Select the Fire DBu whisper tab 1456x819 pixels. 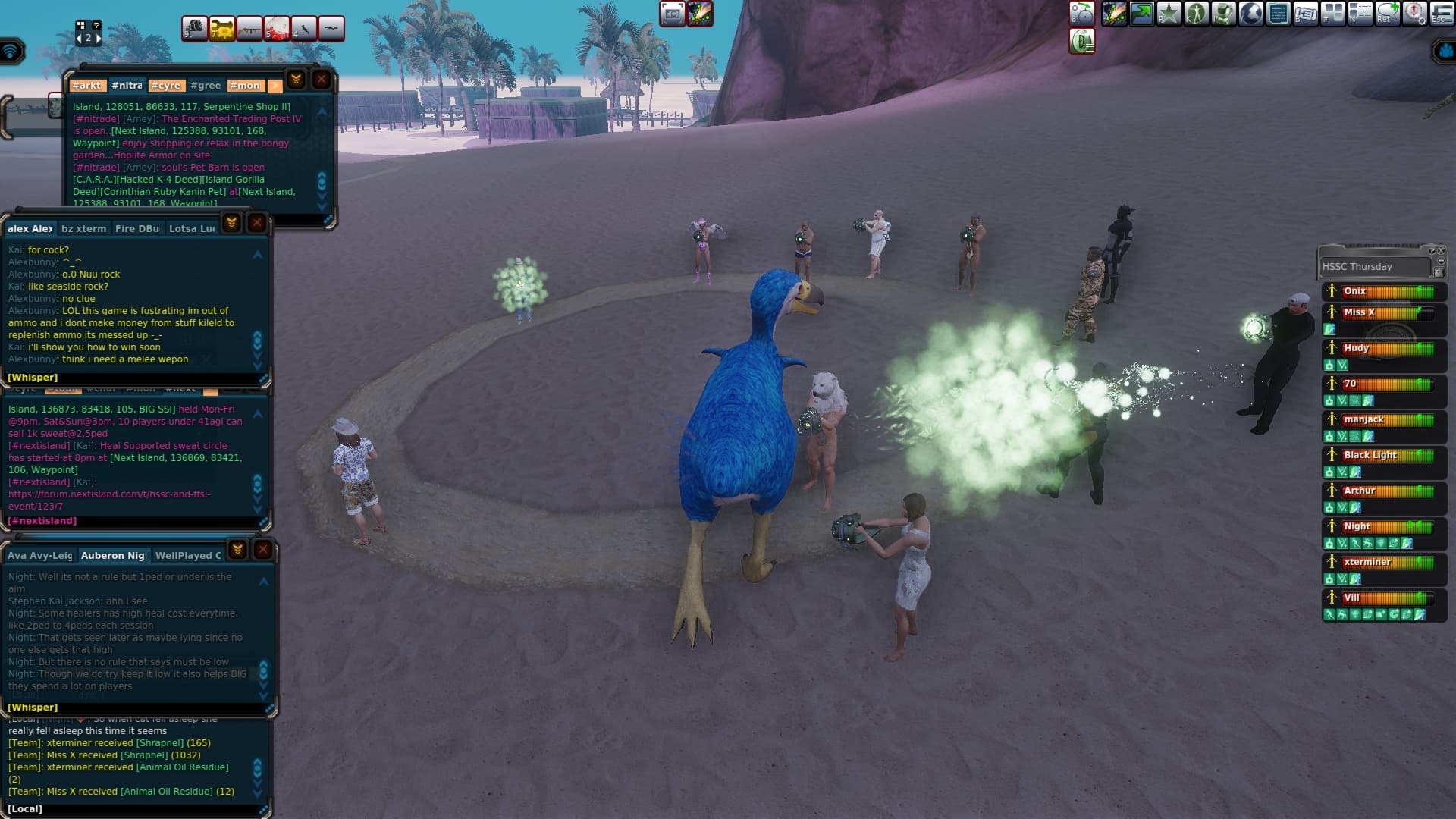137,228
